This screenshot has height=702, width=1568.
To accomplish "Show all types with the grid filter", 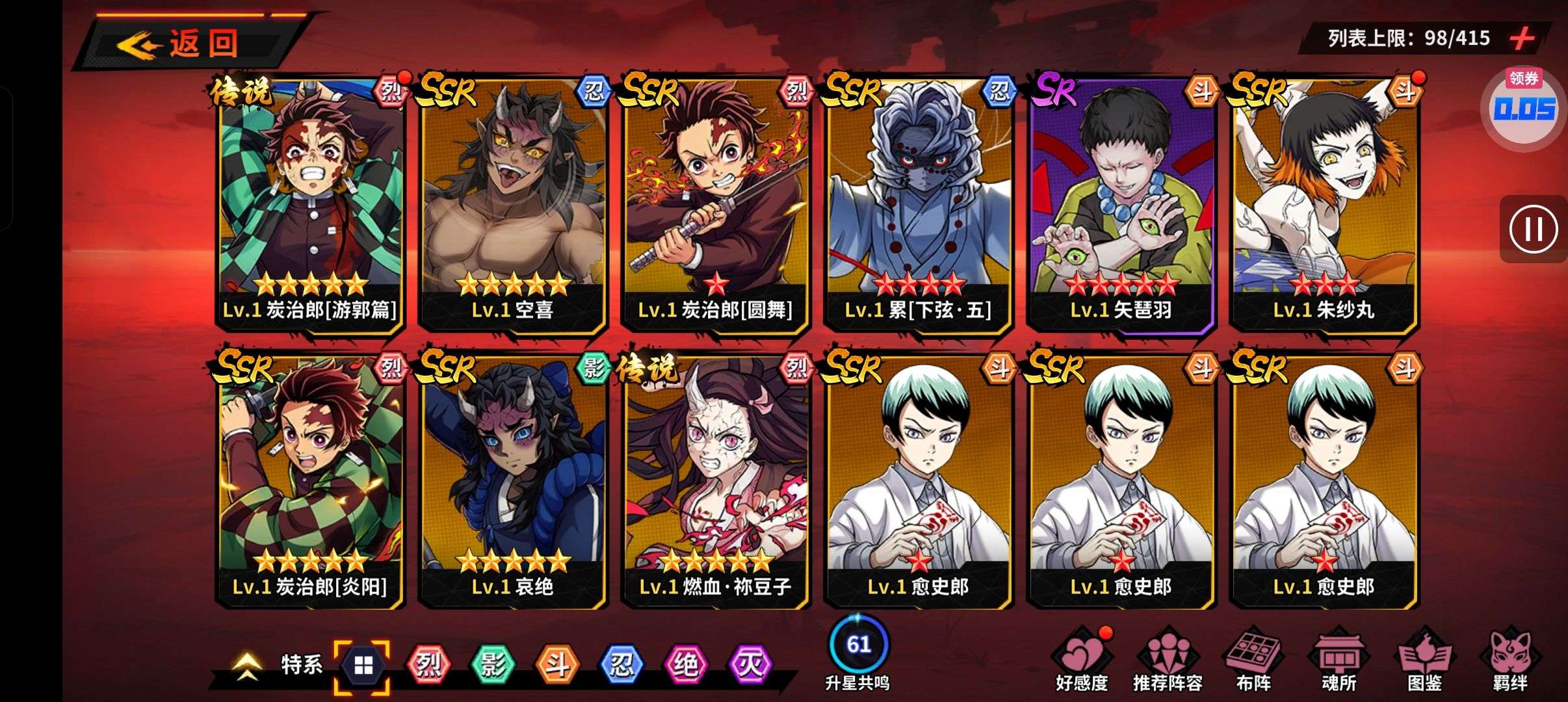I will [x=363, y=666].
